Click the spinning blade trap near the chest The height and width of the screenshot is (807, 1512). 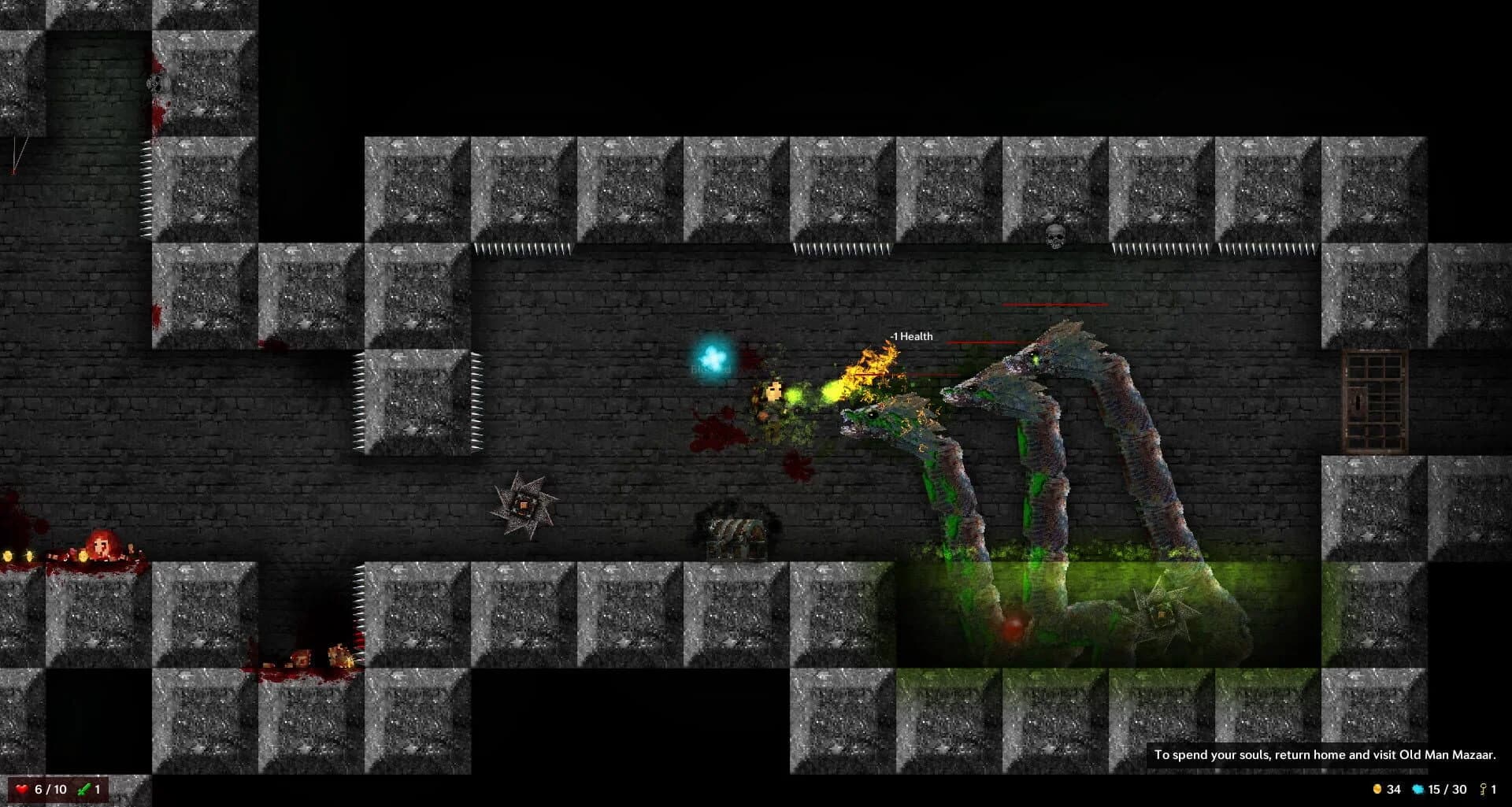tap(522, 504)
